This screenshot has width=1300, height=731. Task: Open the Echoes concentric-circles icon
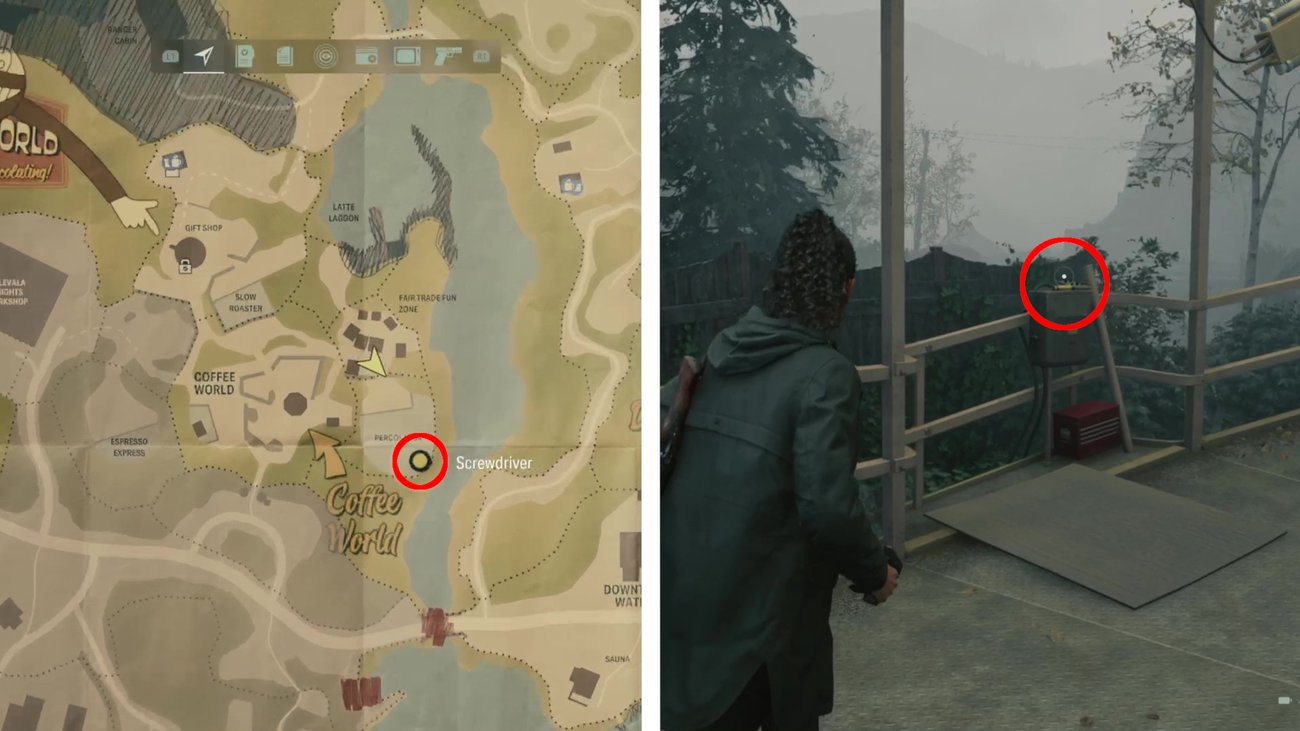click(x=325, y=57)
